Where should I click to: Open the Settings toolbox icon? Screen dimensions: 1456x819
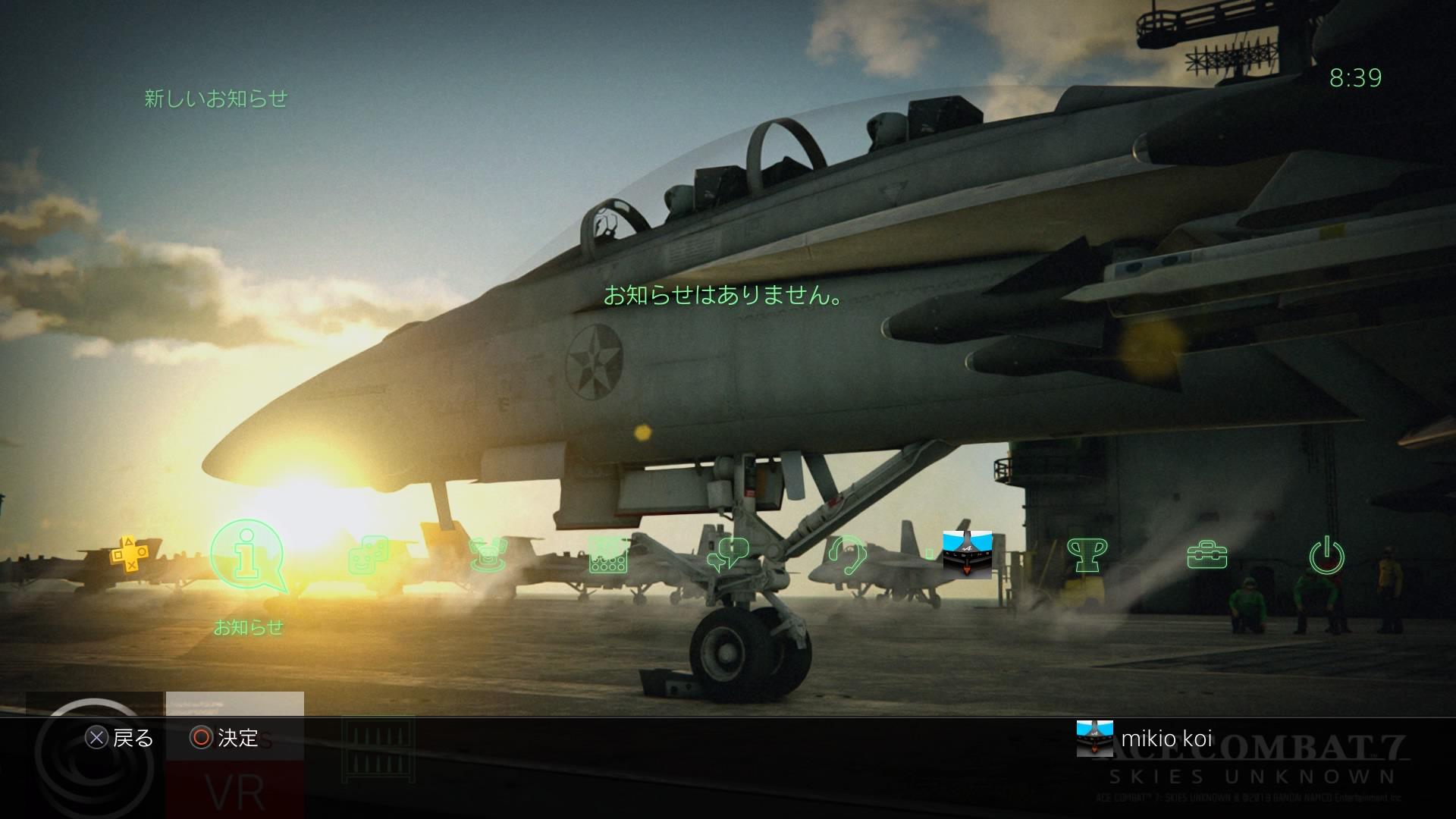coord(1207,555)
